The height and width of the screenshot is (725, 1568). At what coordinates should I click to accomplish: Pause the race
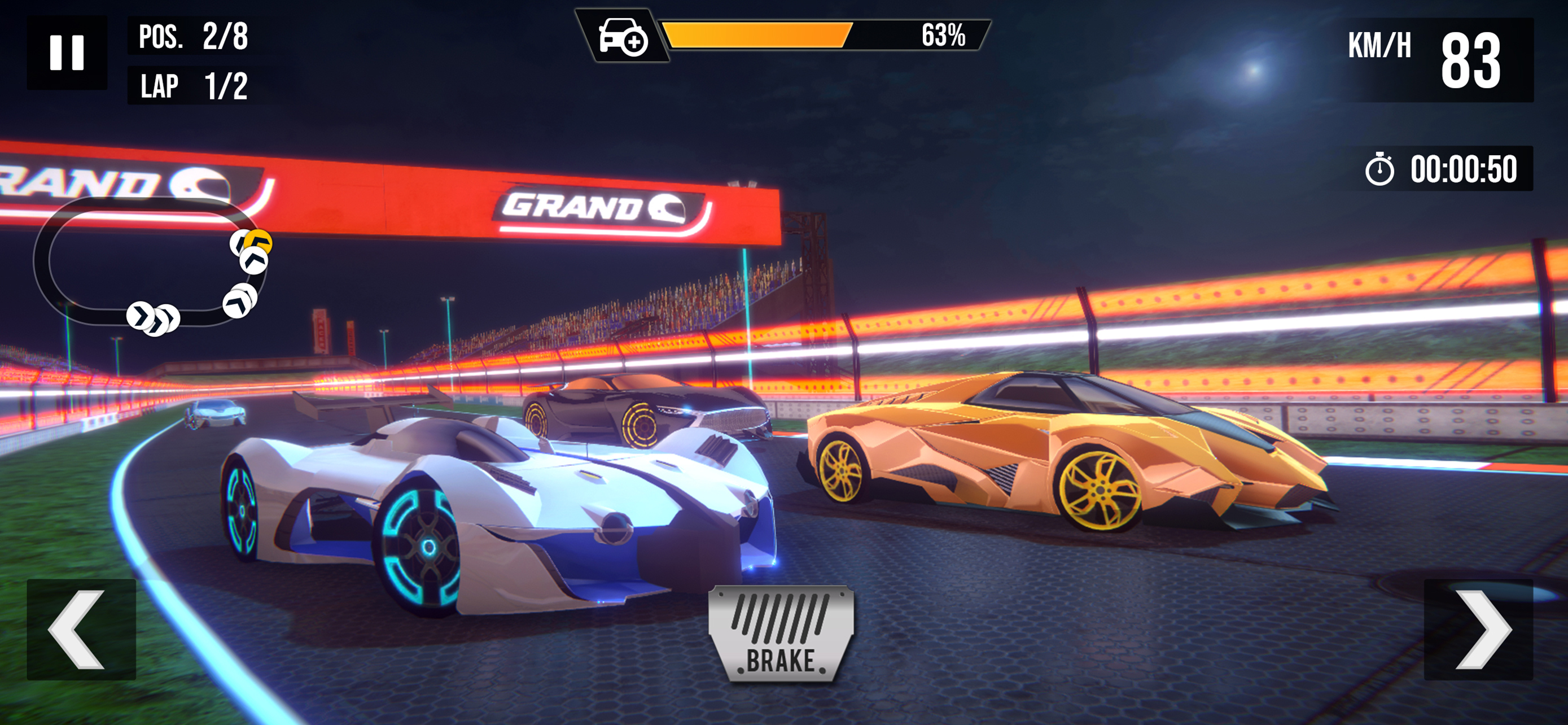(67, 53)
